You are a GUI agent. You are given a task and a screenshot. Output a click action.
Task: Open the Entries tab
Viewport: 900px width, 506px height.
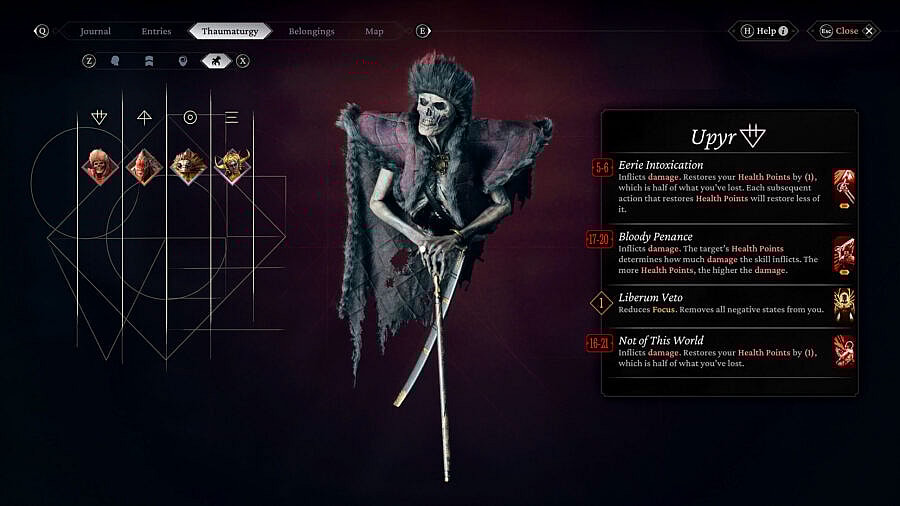click(156, 31)
